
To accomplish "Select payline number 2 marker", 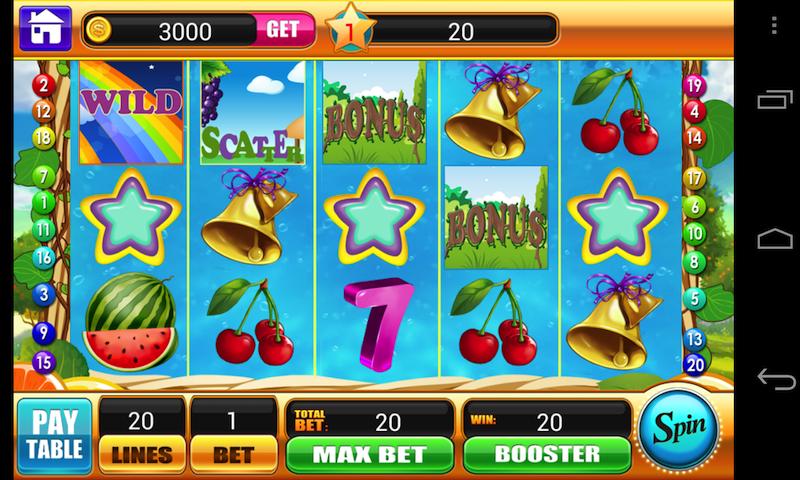I will pos(42,84).
